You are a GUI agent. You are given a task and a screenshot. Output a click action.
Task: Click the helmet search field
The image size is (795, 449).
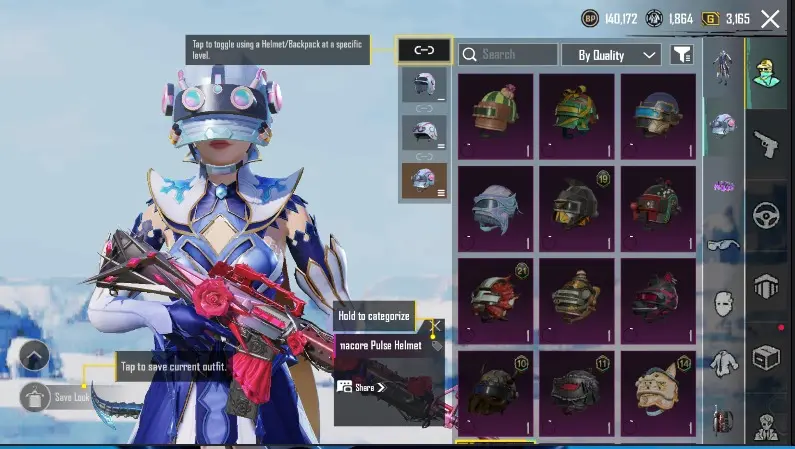point(507,54)
